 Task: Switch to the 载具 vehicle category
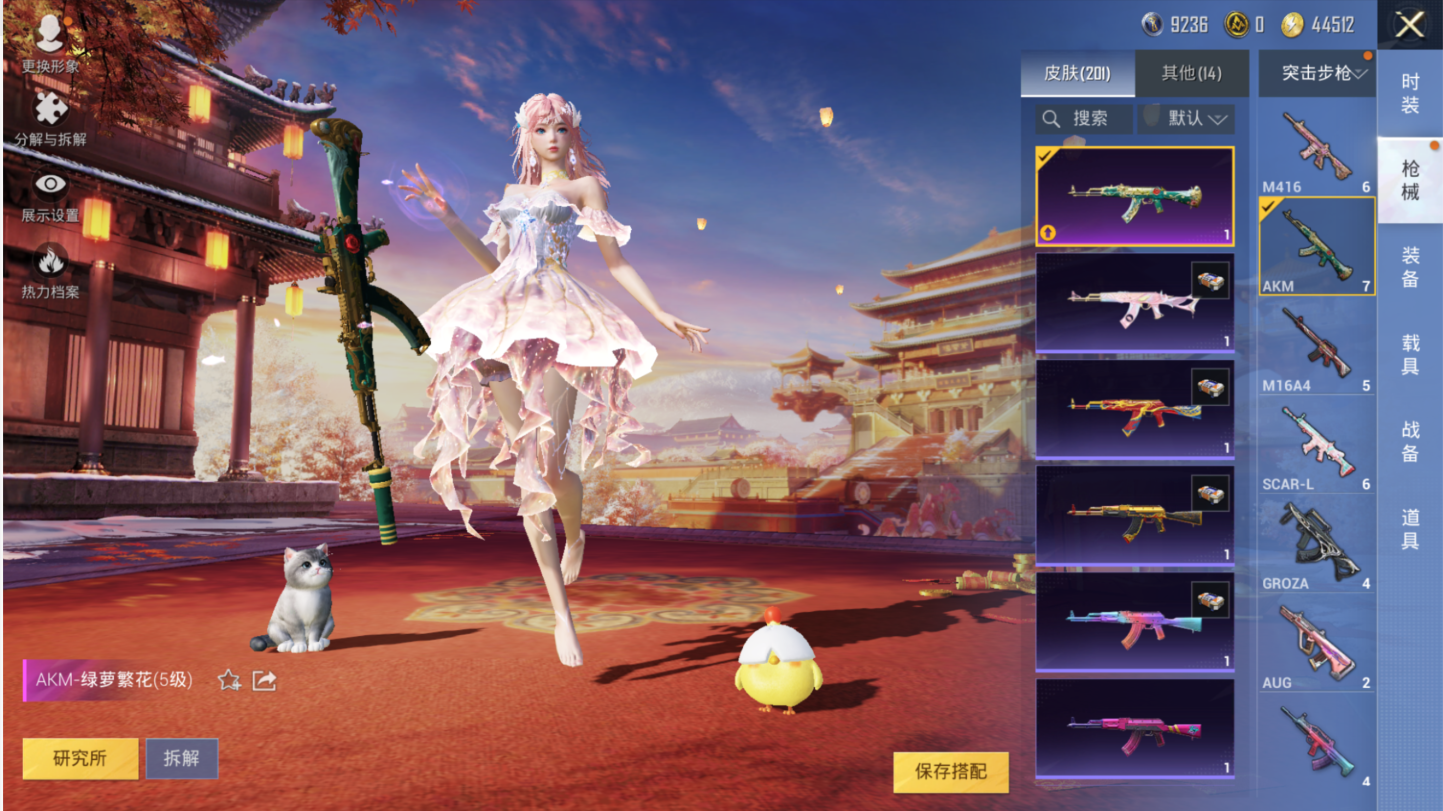click(x=1409, y=354)
